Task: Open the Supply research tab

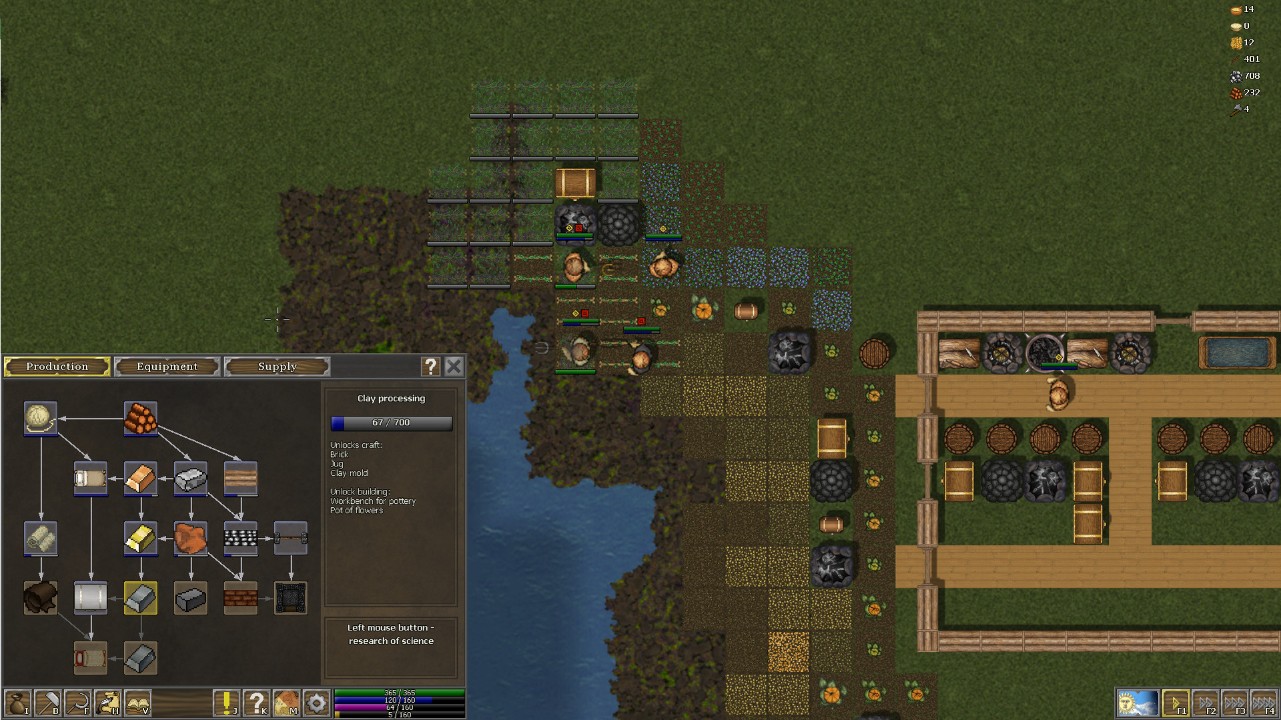Action: coord(277,367)
